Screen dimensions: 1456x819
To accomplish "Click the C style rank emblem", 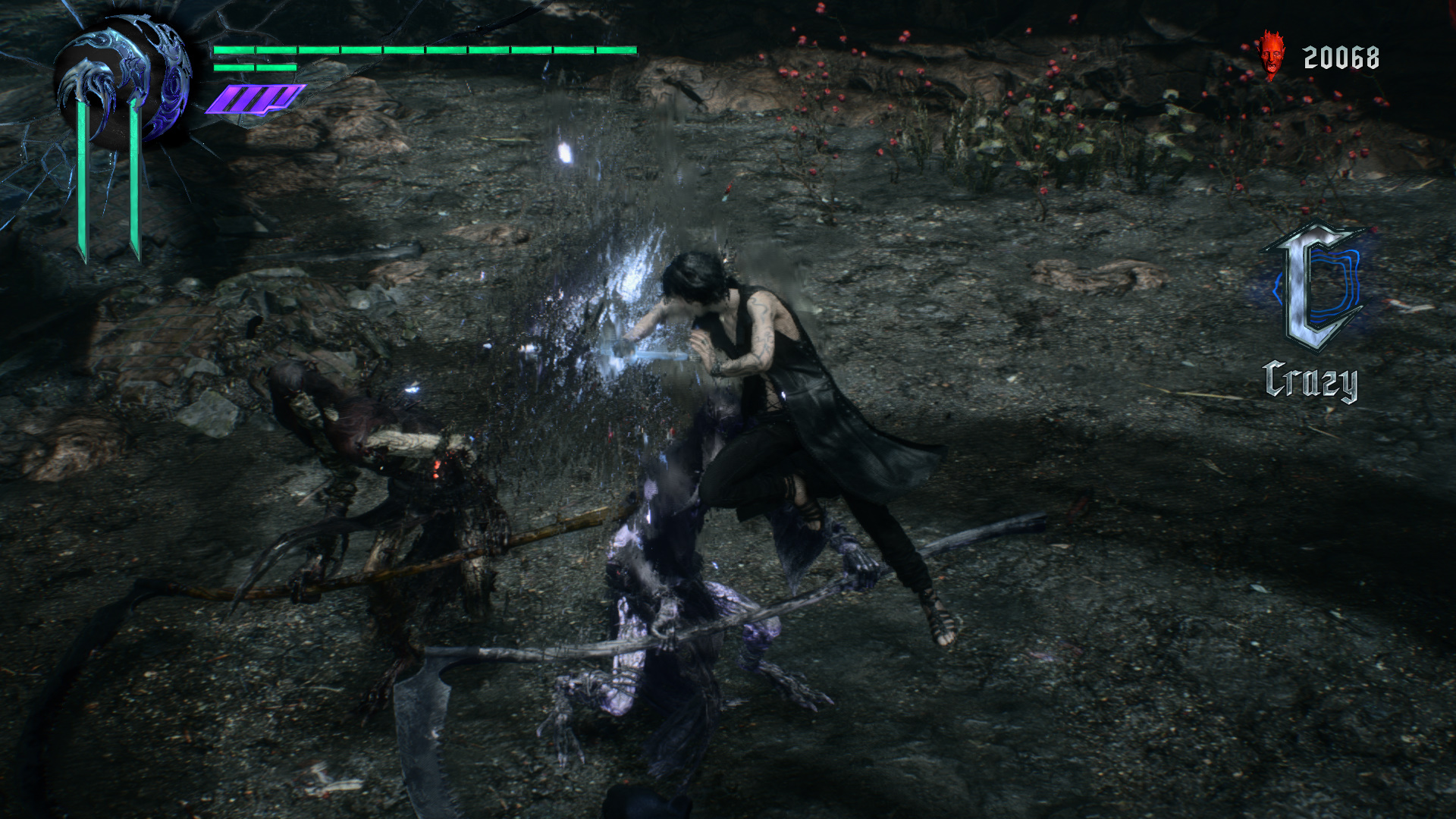I will (1317, 286).
